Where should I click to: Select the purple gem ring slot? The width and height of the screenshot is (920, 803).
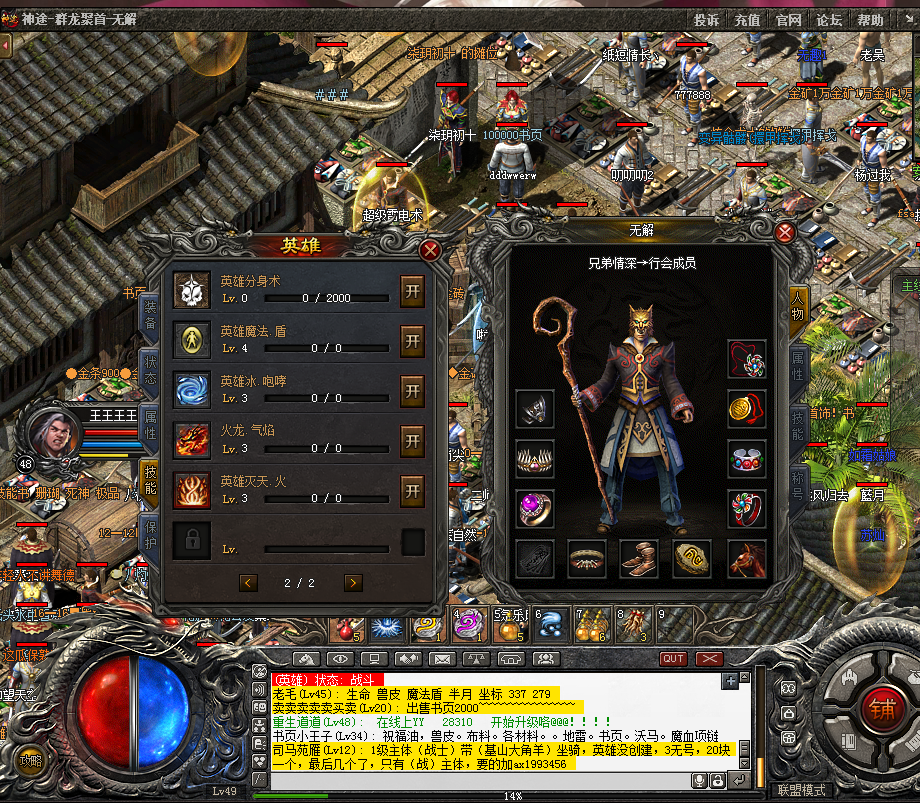click(x=535, y=508)
